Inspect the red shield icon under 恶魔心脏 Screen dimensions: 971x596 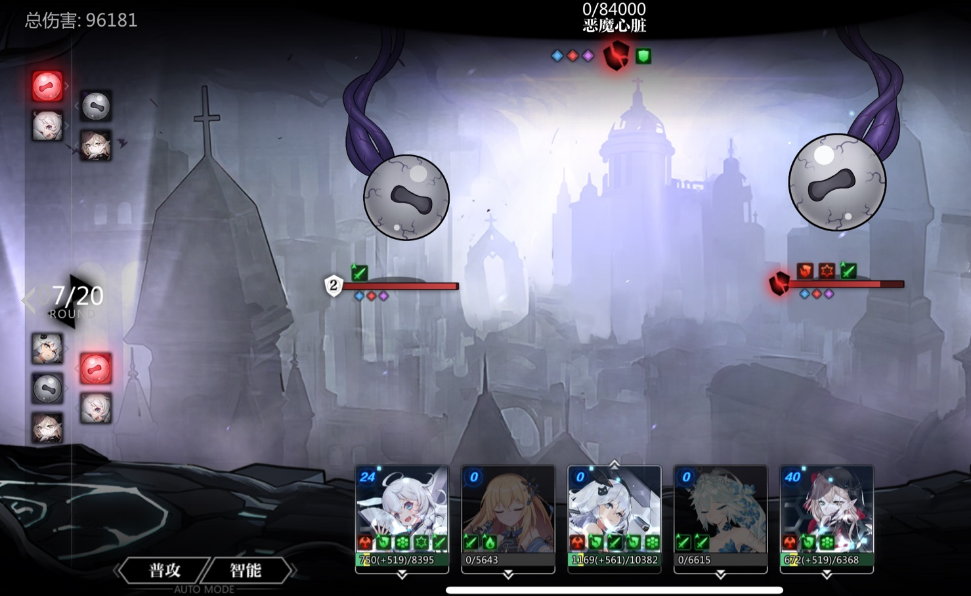tap(615, 55)
